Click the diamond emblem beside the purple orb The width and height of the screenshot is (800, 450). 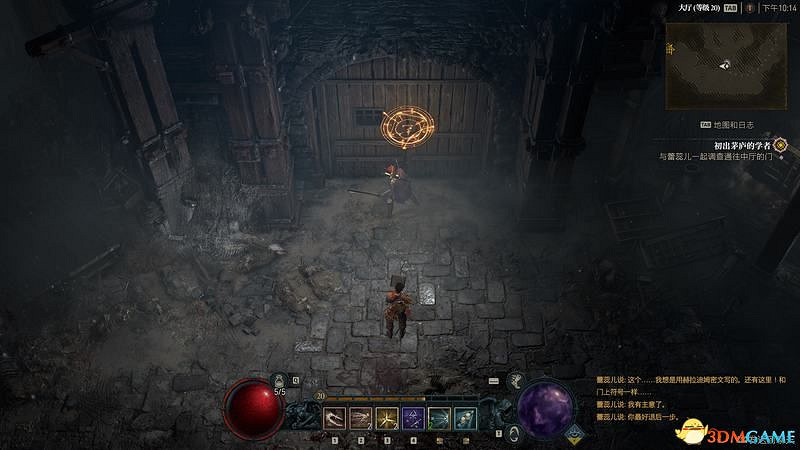[x=575, y=433]
